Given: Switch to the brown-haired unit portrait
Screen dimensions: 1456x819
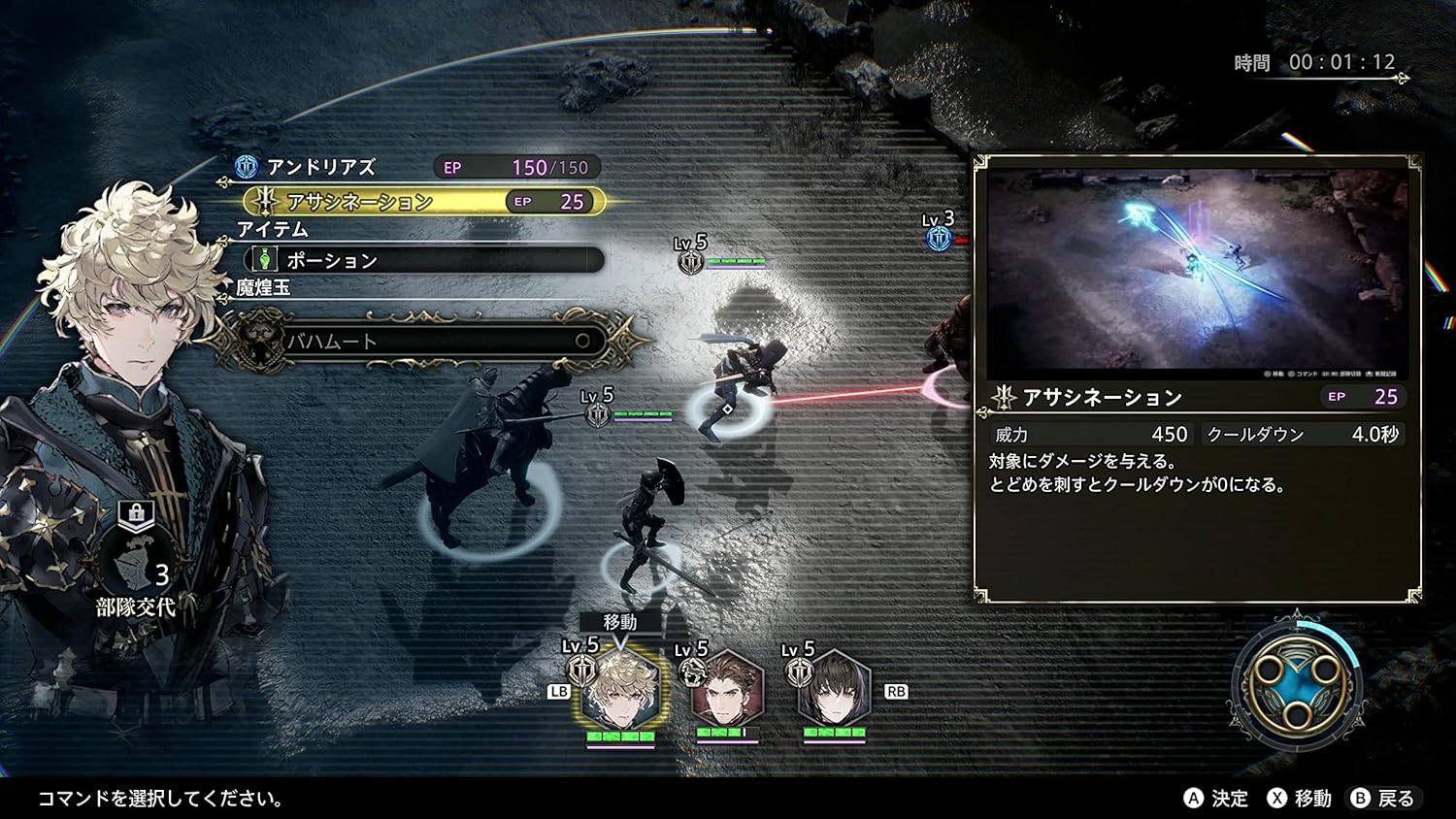Looking at the screenshot, I should point(728,690).
